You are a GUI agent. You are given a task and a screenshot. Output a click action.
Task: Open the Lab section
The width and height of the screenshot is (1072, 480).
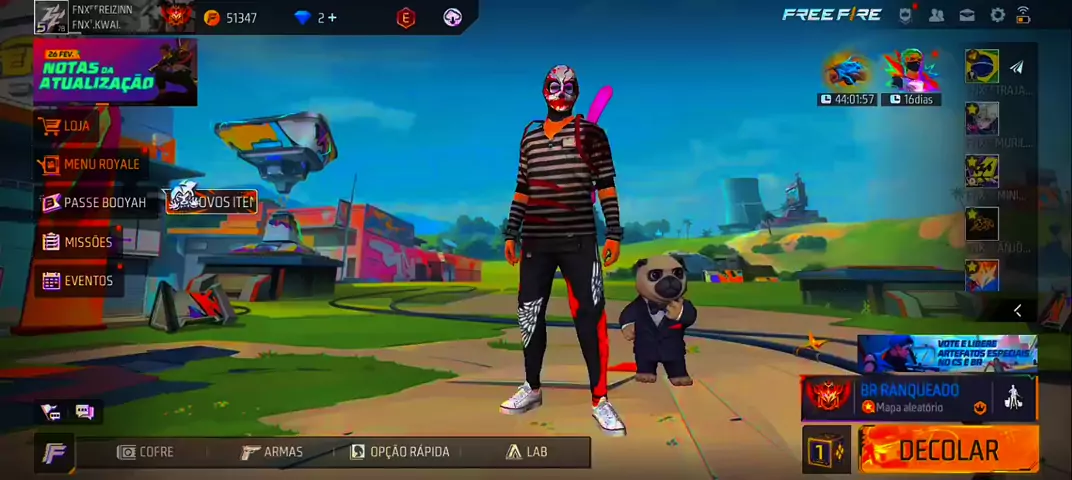tap(526, 452)
